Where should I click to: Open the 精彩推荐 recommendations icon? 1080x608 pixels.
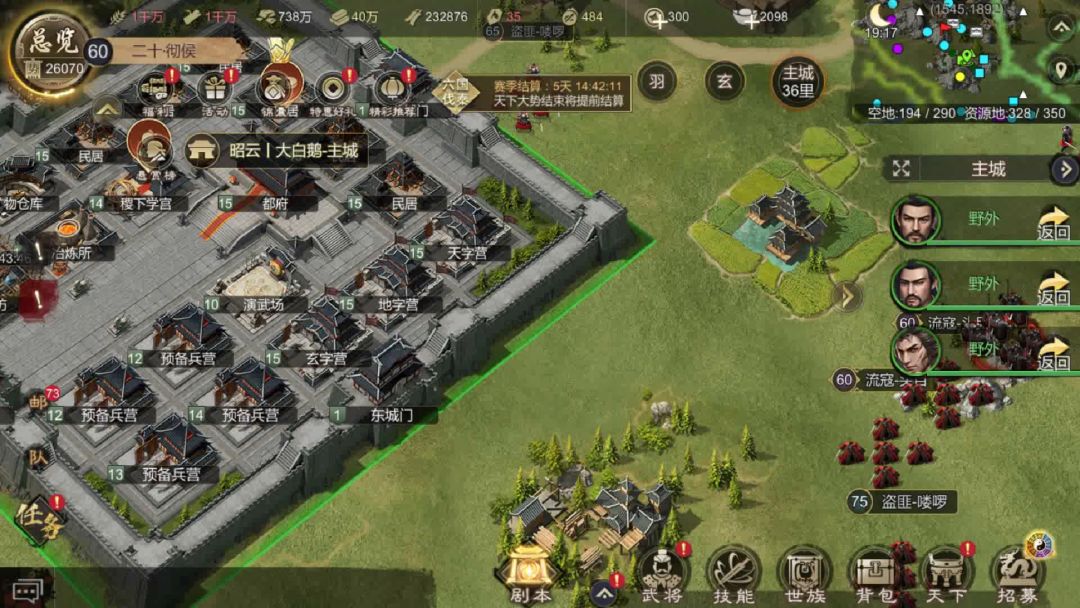click(393, 90)
